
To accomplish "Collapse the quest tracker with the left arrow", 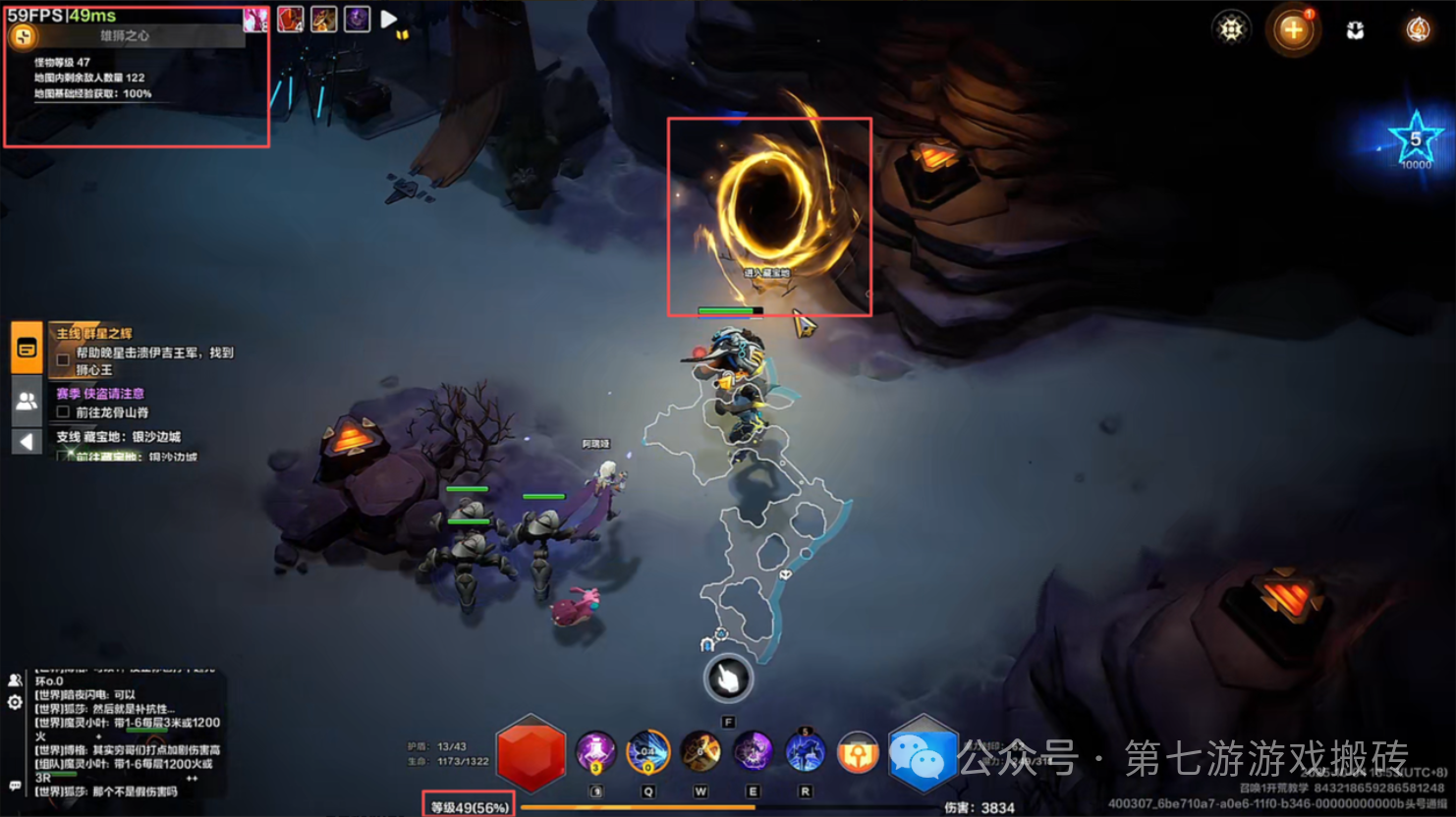I will [x=27, y=442].
